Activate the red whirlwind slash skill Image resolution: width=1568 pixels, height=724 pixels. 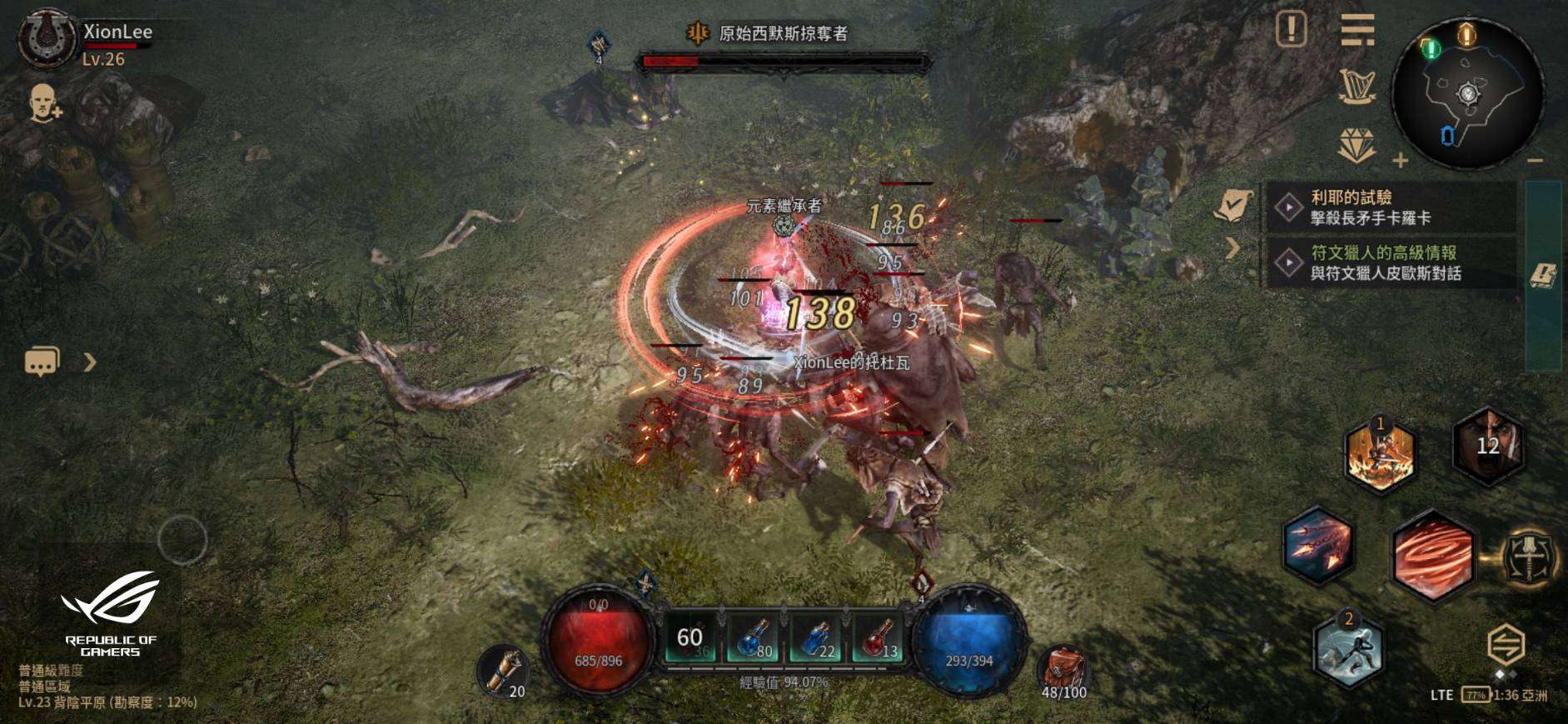1432,556
